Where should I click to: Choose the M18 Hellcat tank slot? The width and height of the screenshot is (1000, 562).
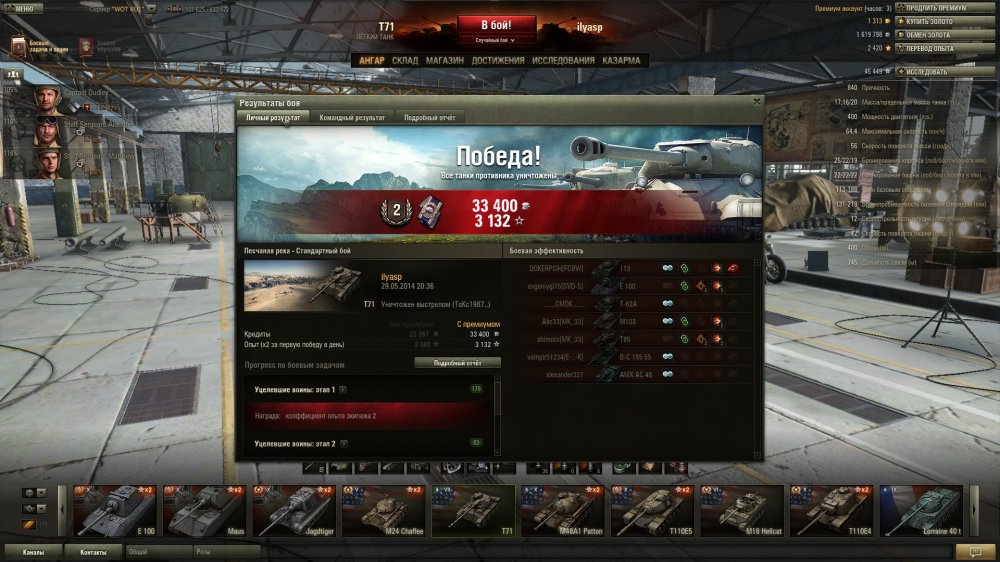[739, 511]
